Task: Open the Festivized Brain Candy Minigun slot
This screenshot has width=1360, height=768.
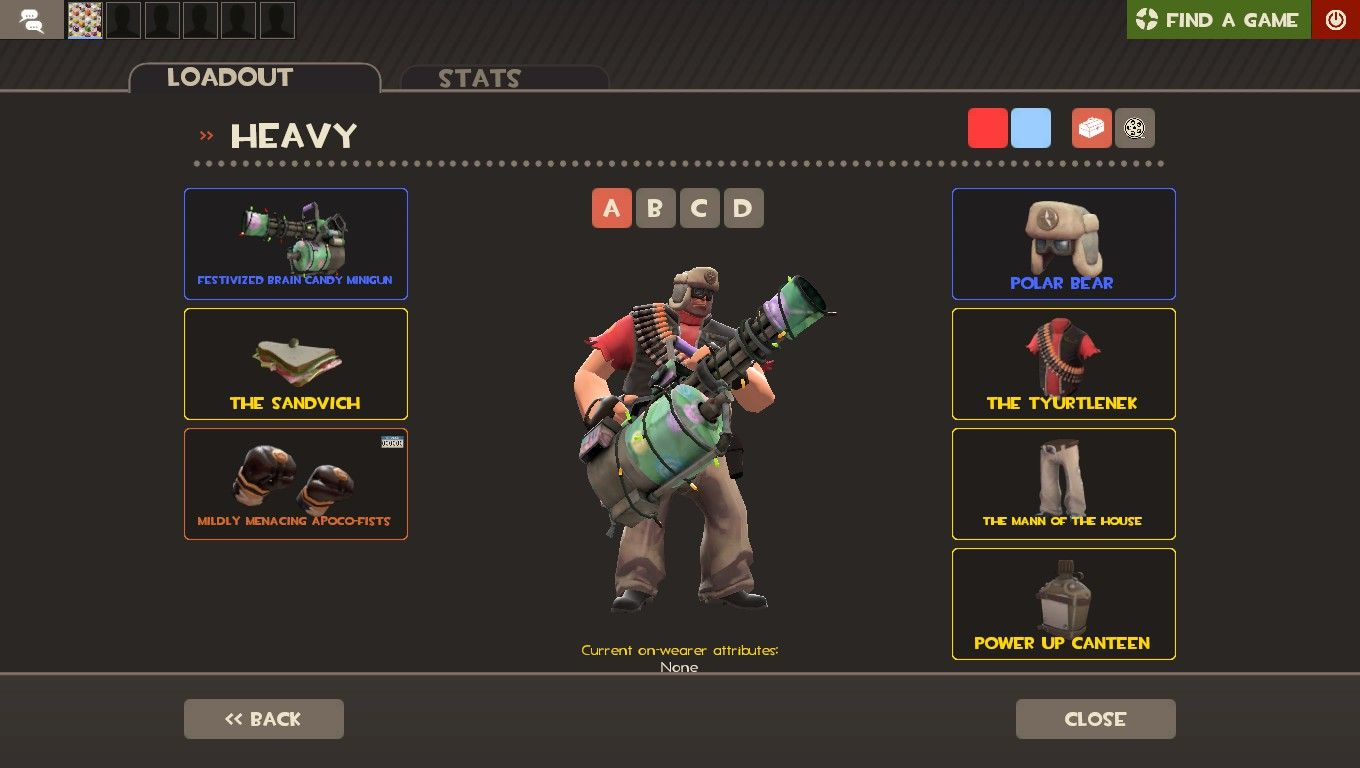Action: point(295,243)
